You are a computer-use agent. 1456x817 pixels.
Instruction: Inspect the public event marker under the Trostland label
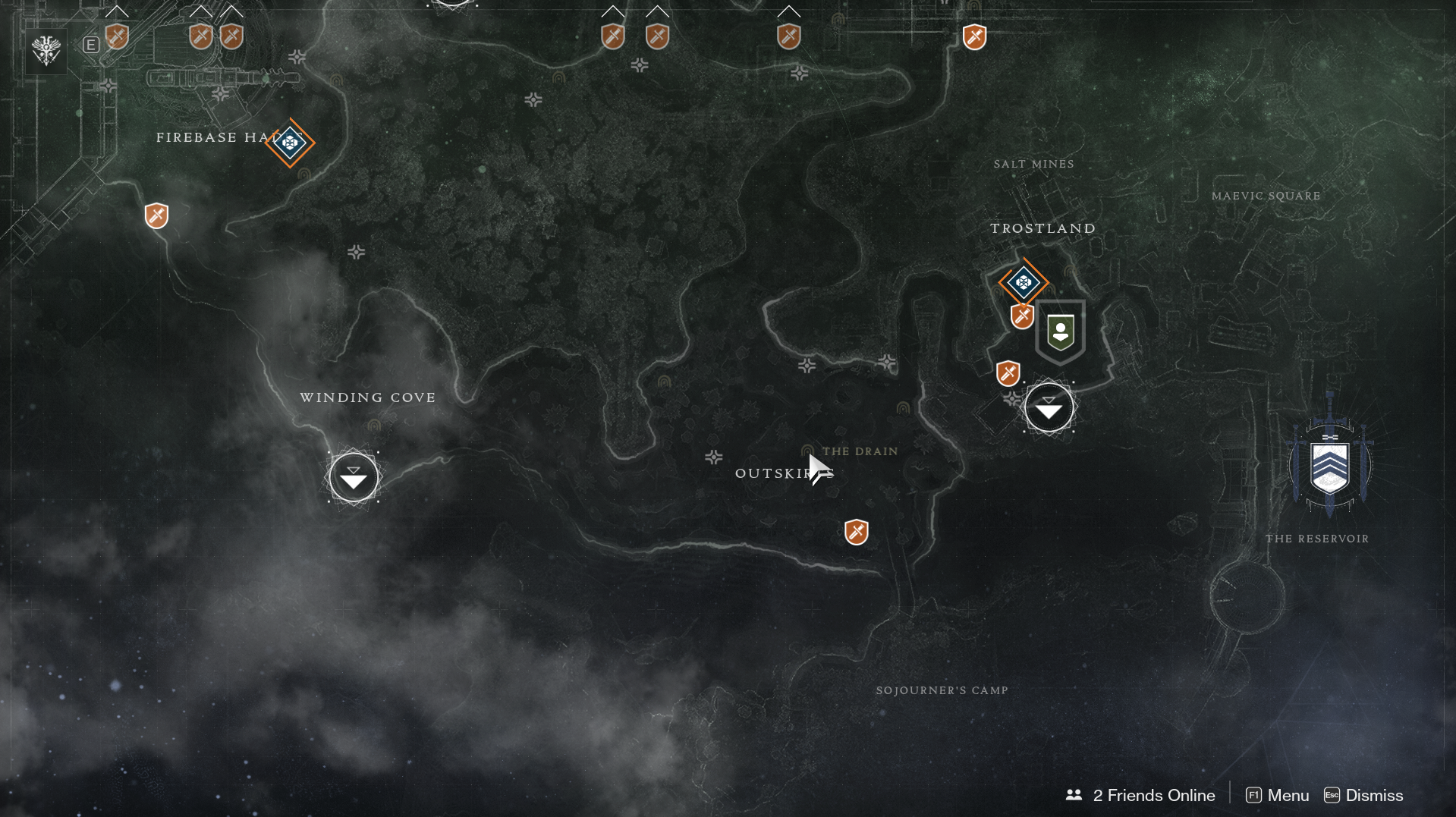tap(1024, 283)
